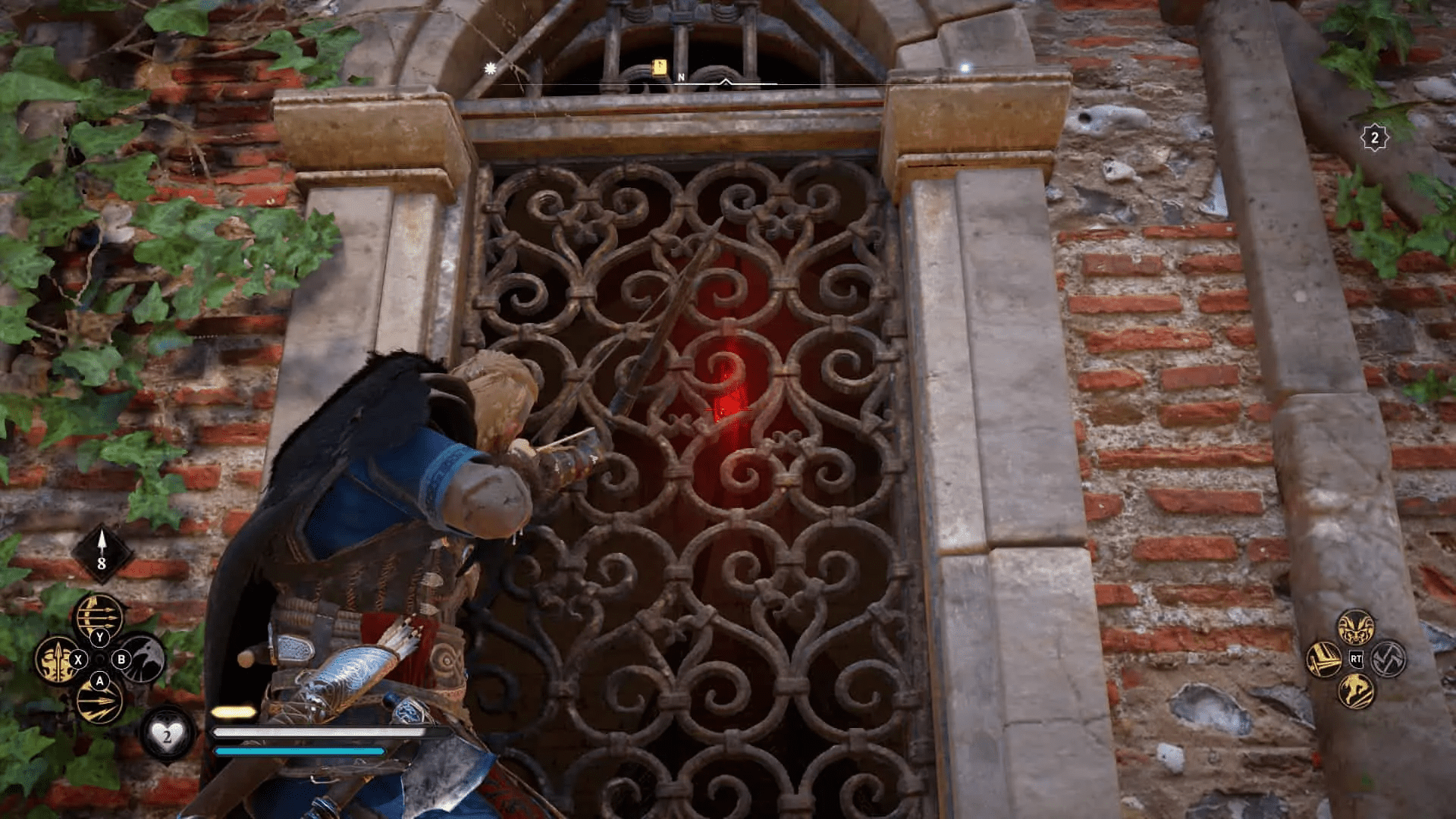The height and width of the screenshot is (819, 1456).
Task: Click the RT trigger prompt badge
Action: click(1357, 658)
